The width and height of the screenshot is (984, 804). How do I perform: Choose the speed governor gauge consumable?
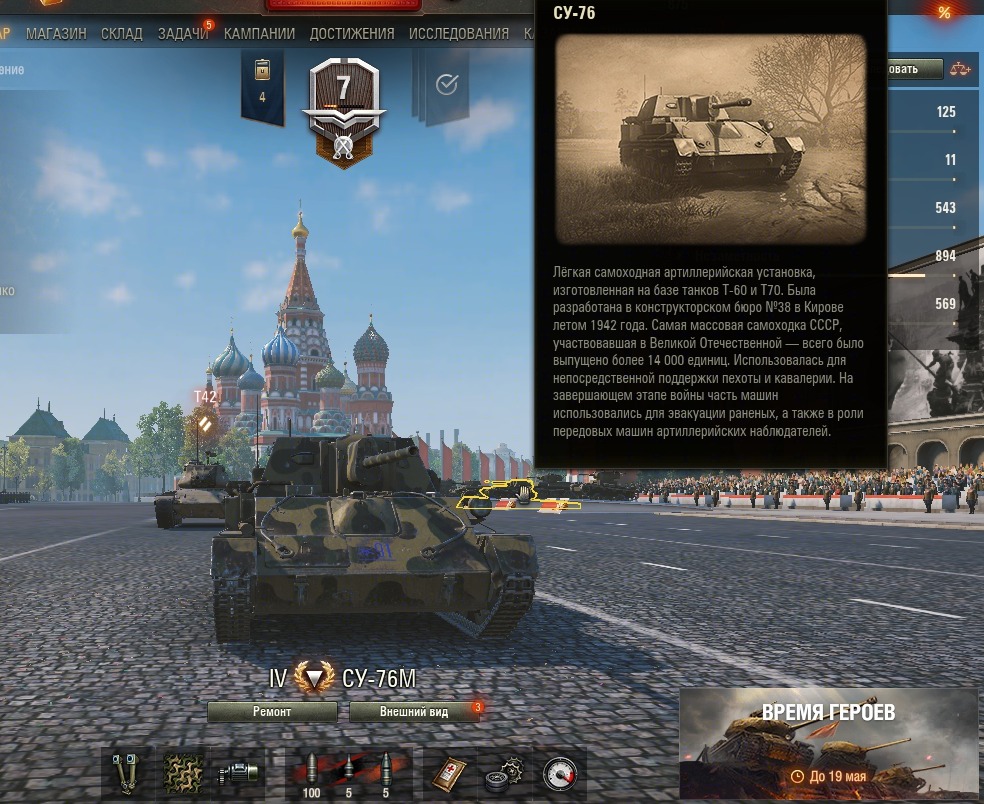coord(558,773)
